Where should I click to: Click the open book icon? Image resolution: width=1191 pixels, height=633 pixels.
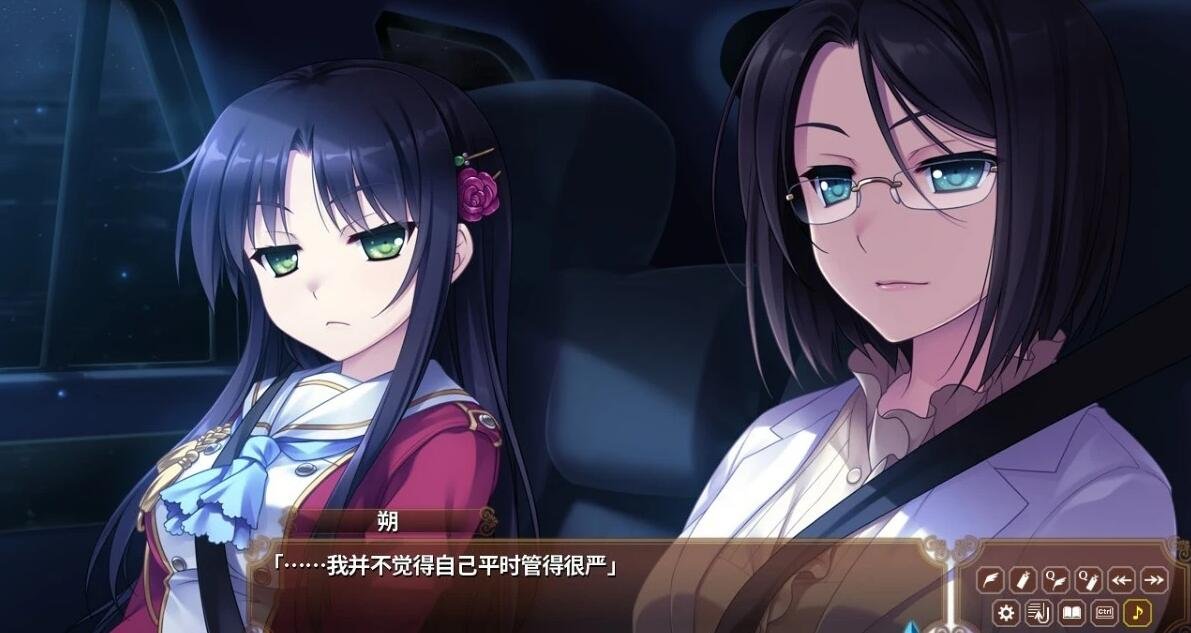coord(1072,612)
